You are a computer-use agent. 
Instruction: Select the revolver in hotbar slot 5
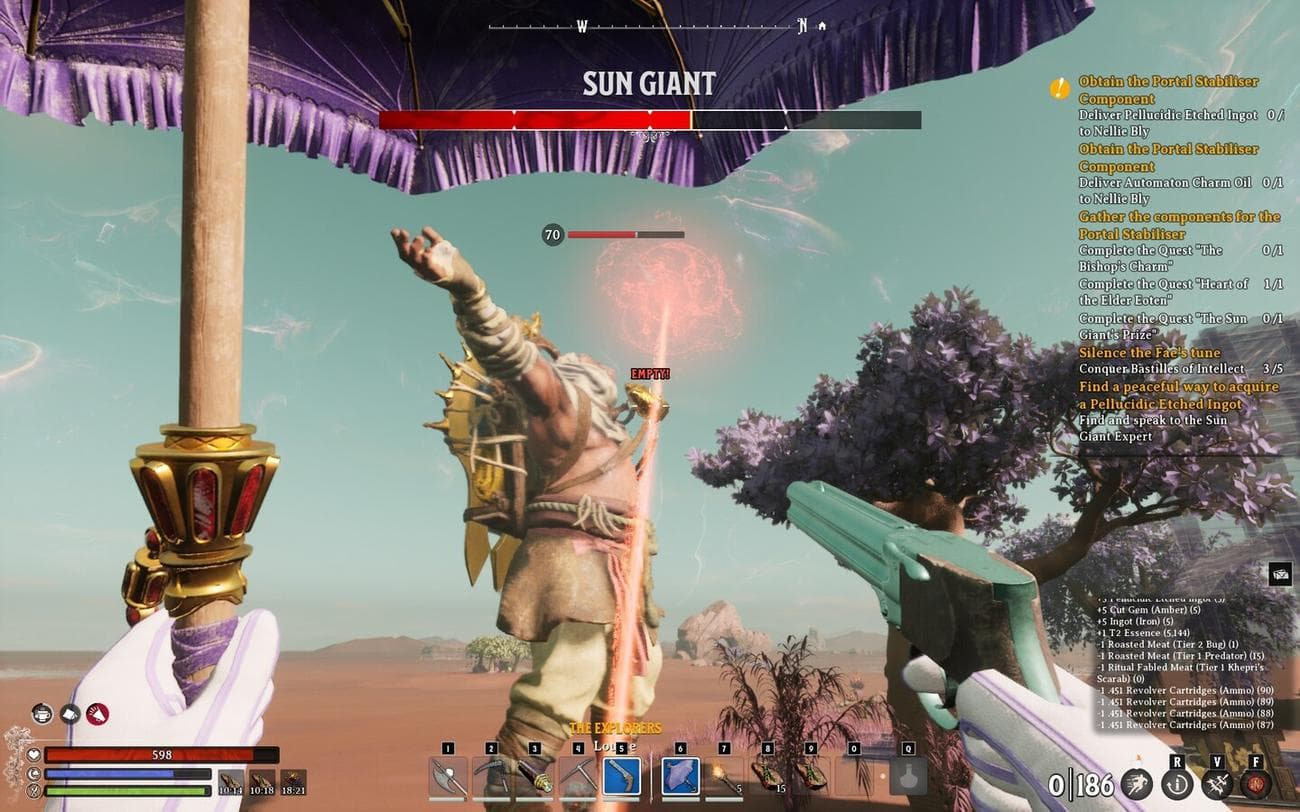[x=620, y=775]
